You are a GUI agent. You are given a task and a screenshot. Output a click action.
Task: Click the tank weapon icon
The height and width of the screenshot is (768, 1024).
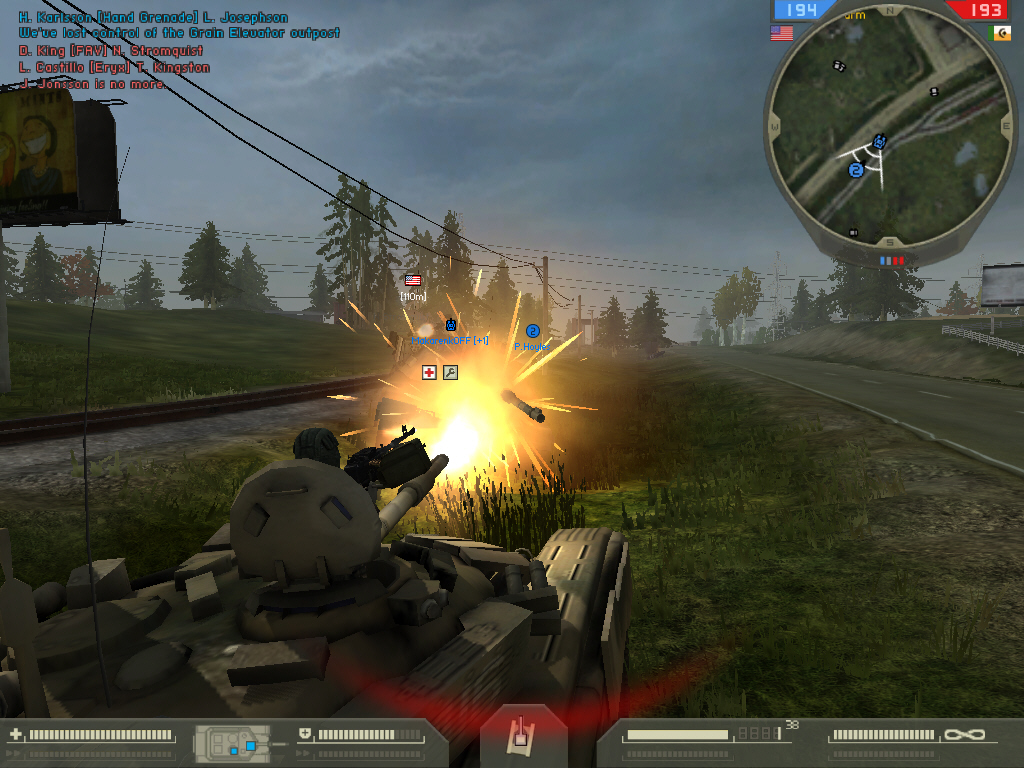[x=518, y=733]
